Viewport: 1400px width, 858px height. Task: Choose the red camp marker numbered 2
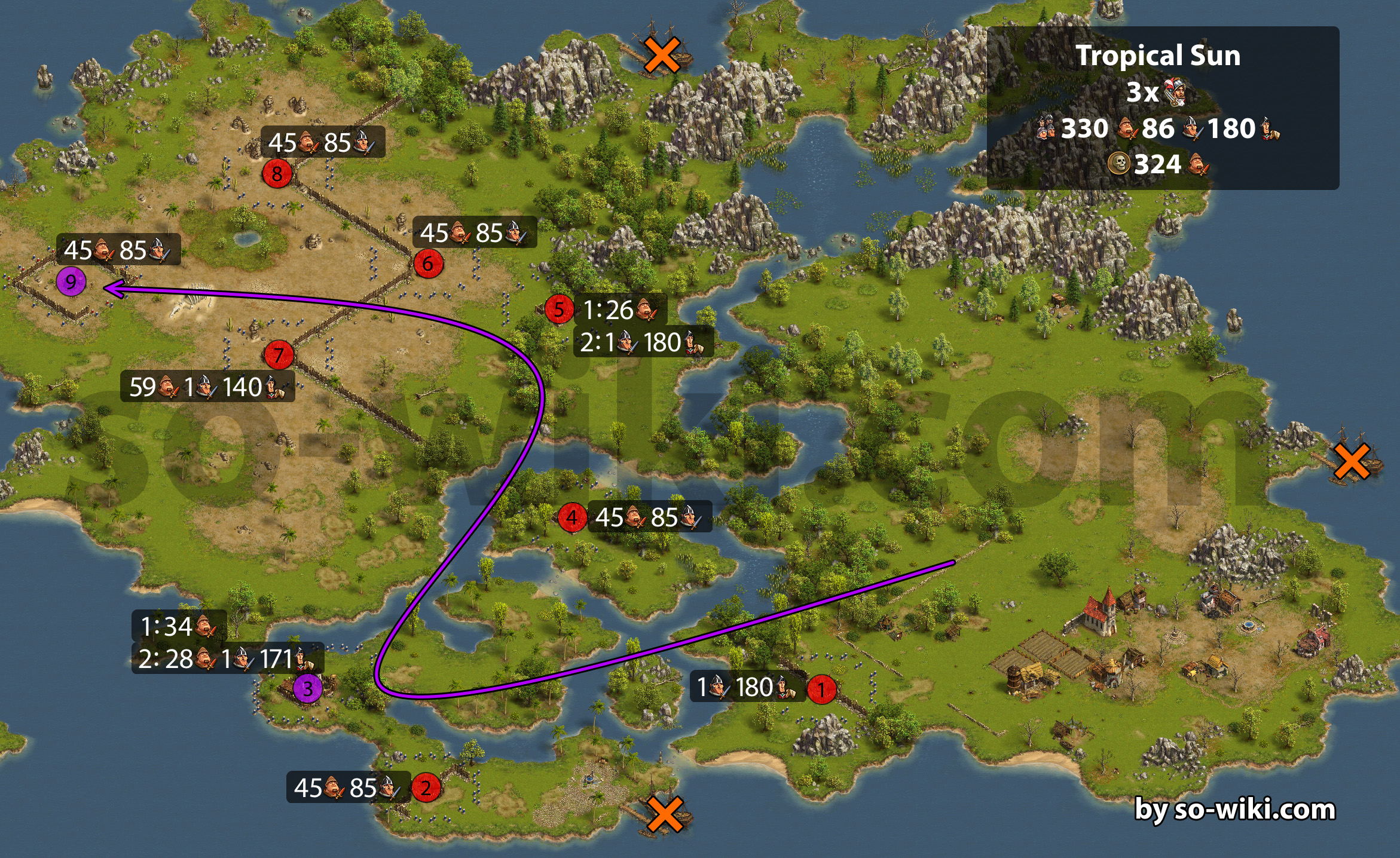click(426, 787)
